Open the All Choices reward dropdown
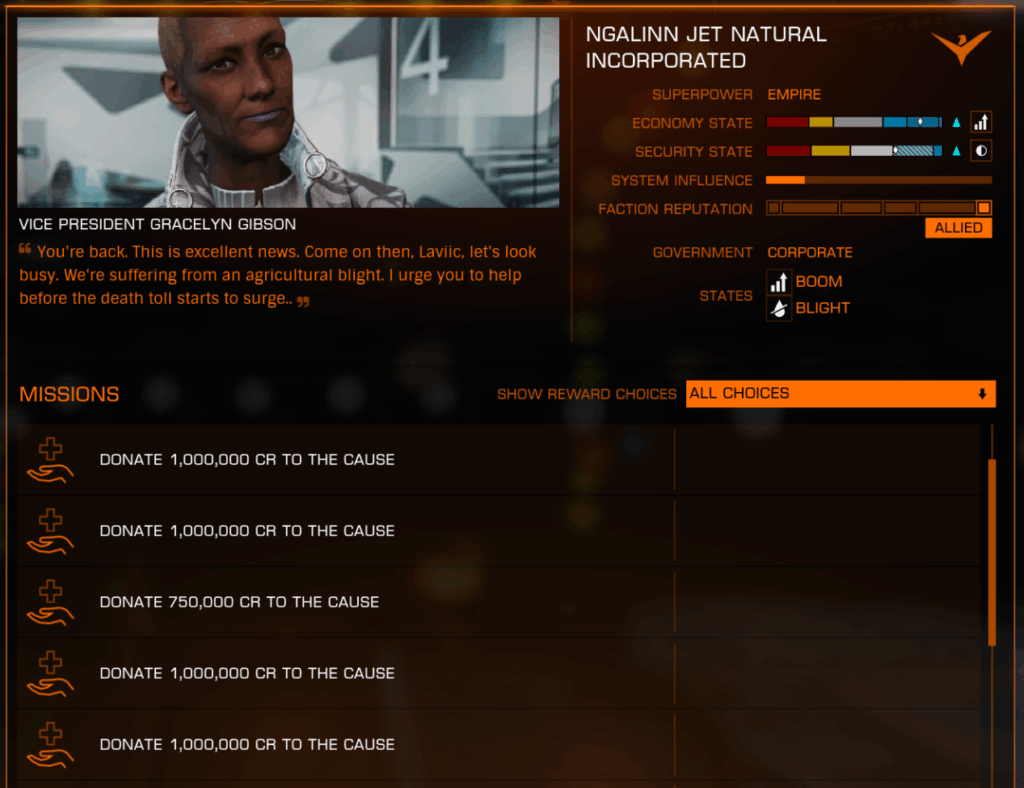 tap(840, 394)
